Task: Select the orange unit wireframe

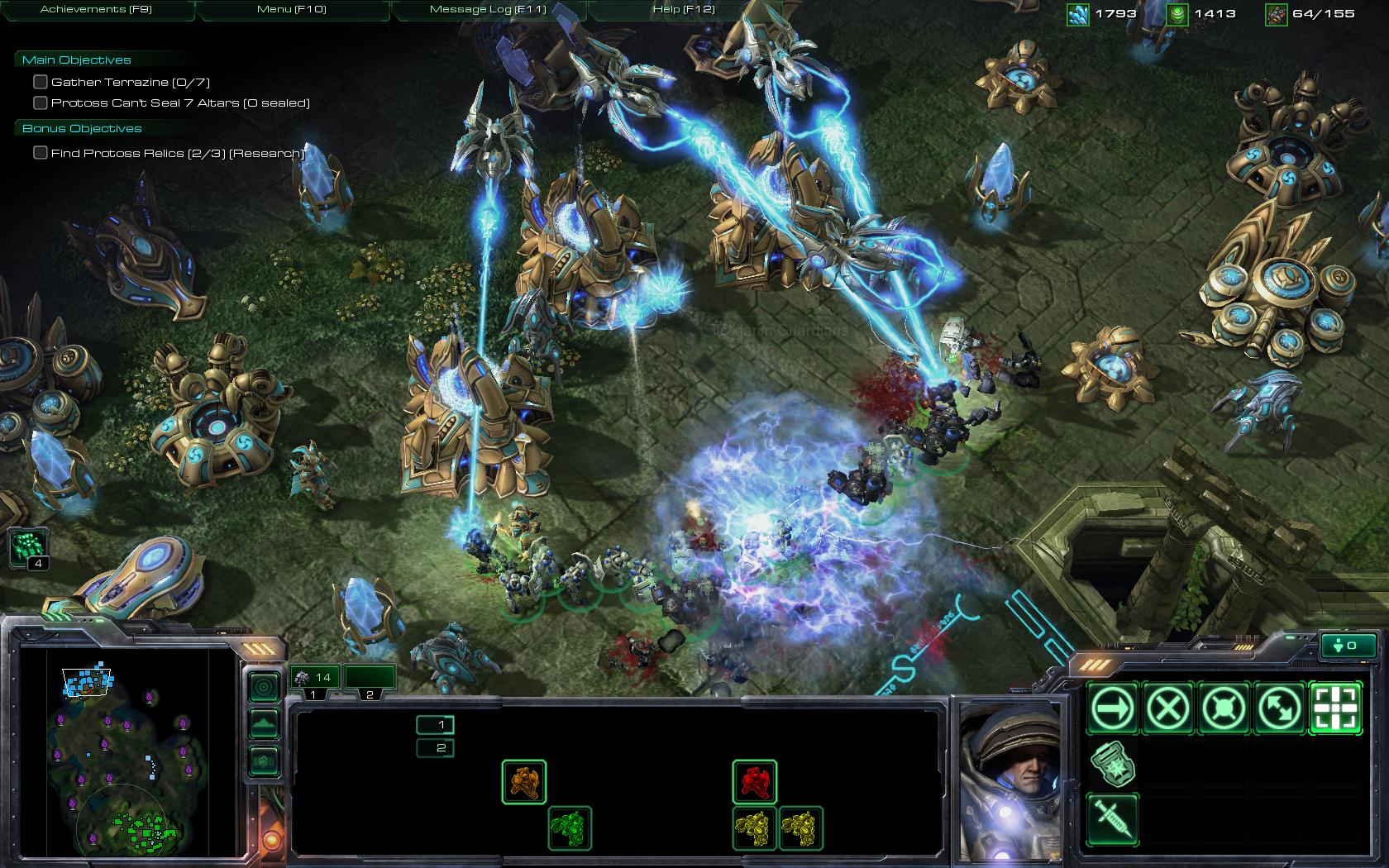Action: coord(523,781)
